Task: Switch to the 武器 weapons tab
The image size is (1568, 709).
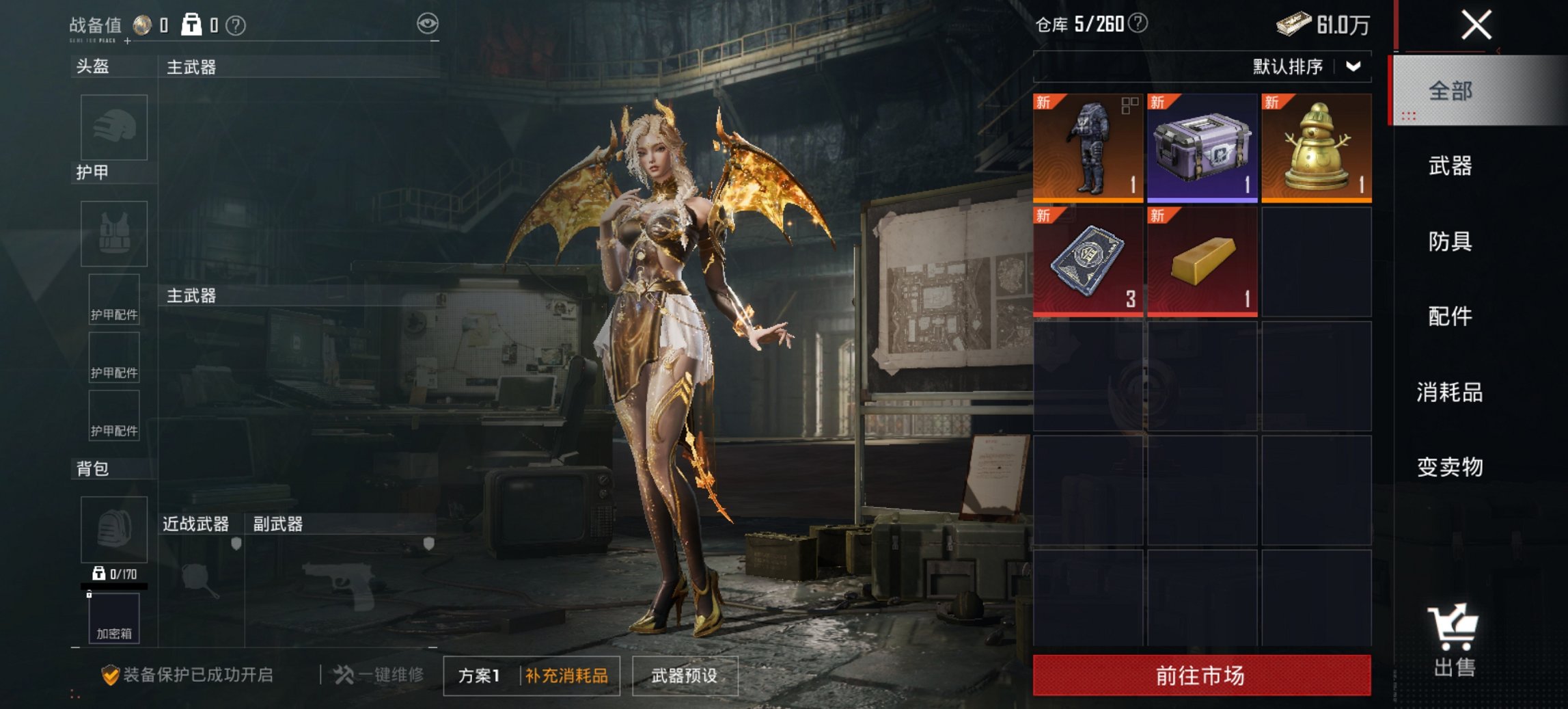Action: click(1451, 166)
